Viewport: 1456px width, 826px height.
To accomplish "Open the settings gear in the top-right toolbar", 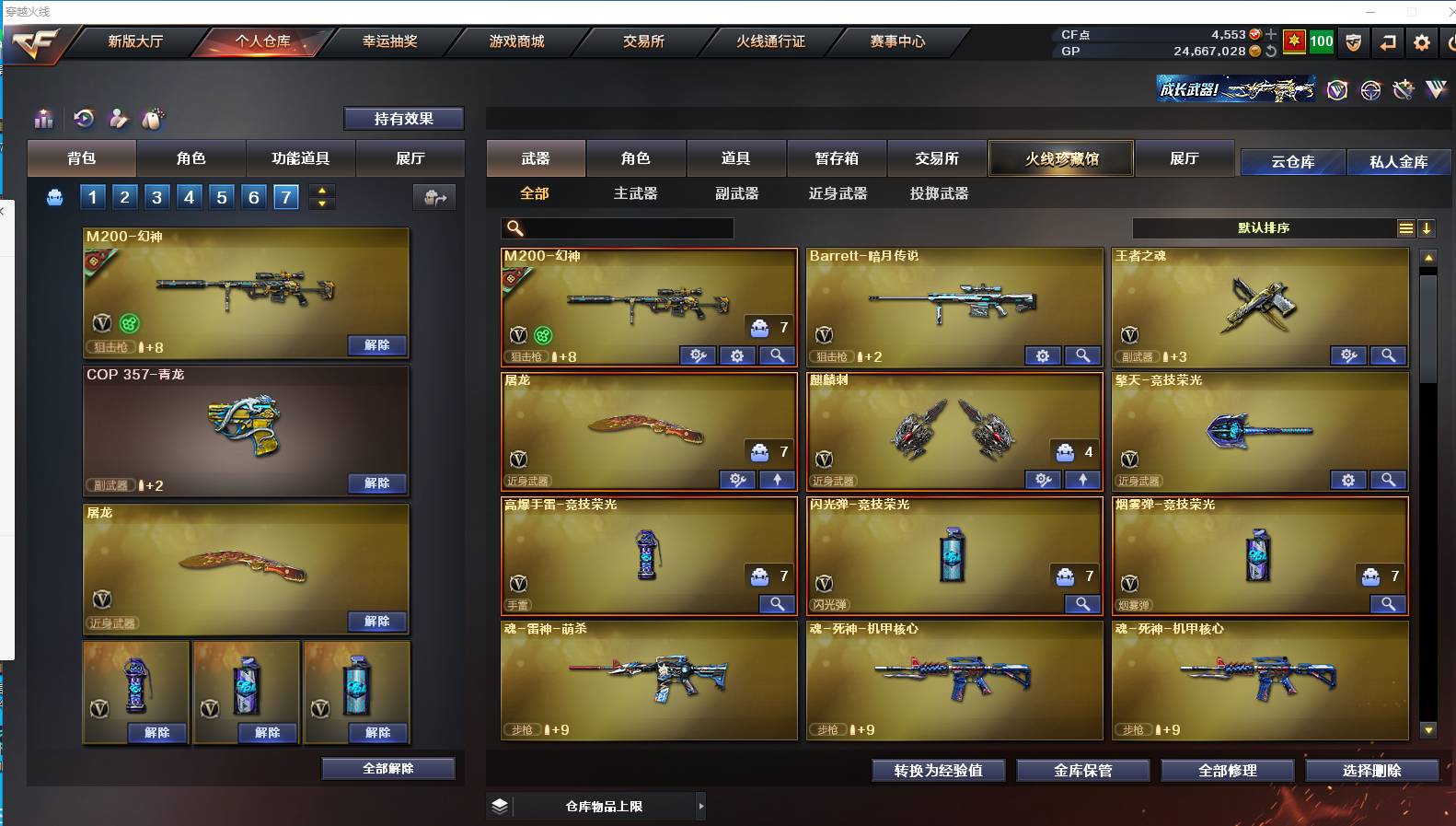I will tap(1420, 41).
